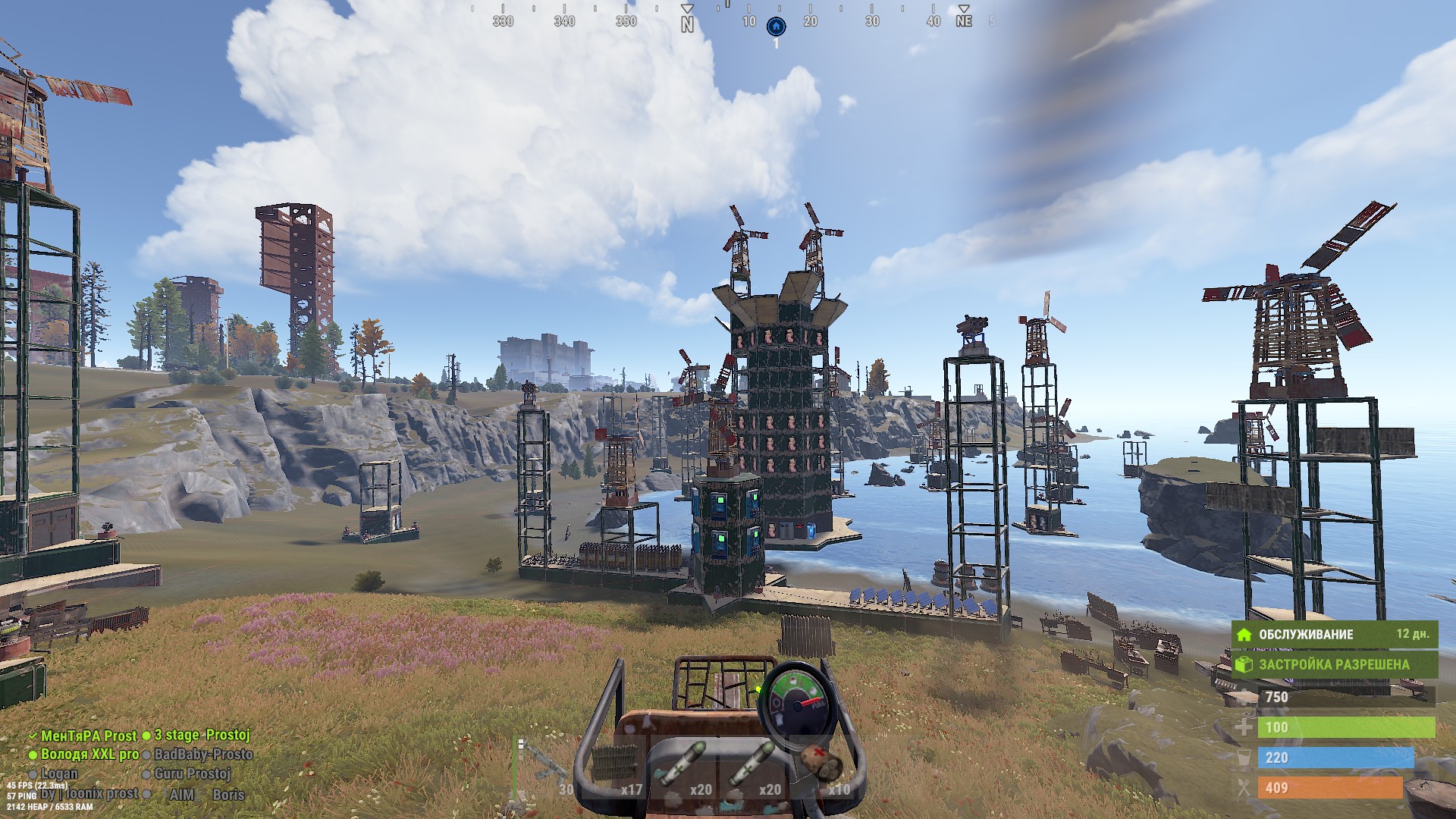Pick teammate 3 stage Prostoj
Viewport: 1456px width, 819px height.
coord(202,736)
